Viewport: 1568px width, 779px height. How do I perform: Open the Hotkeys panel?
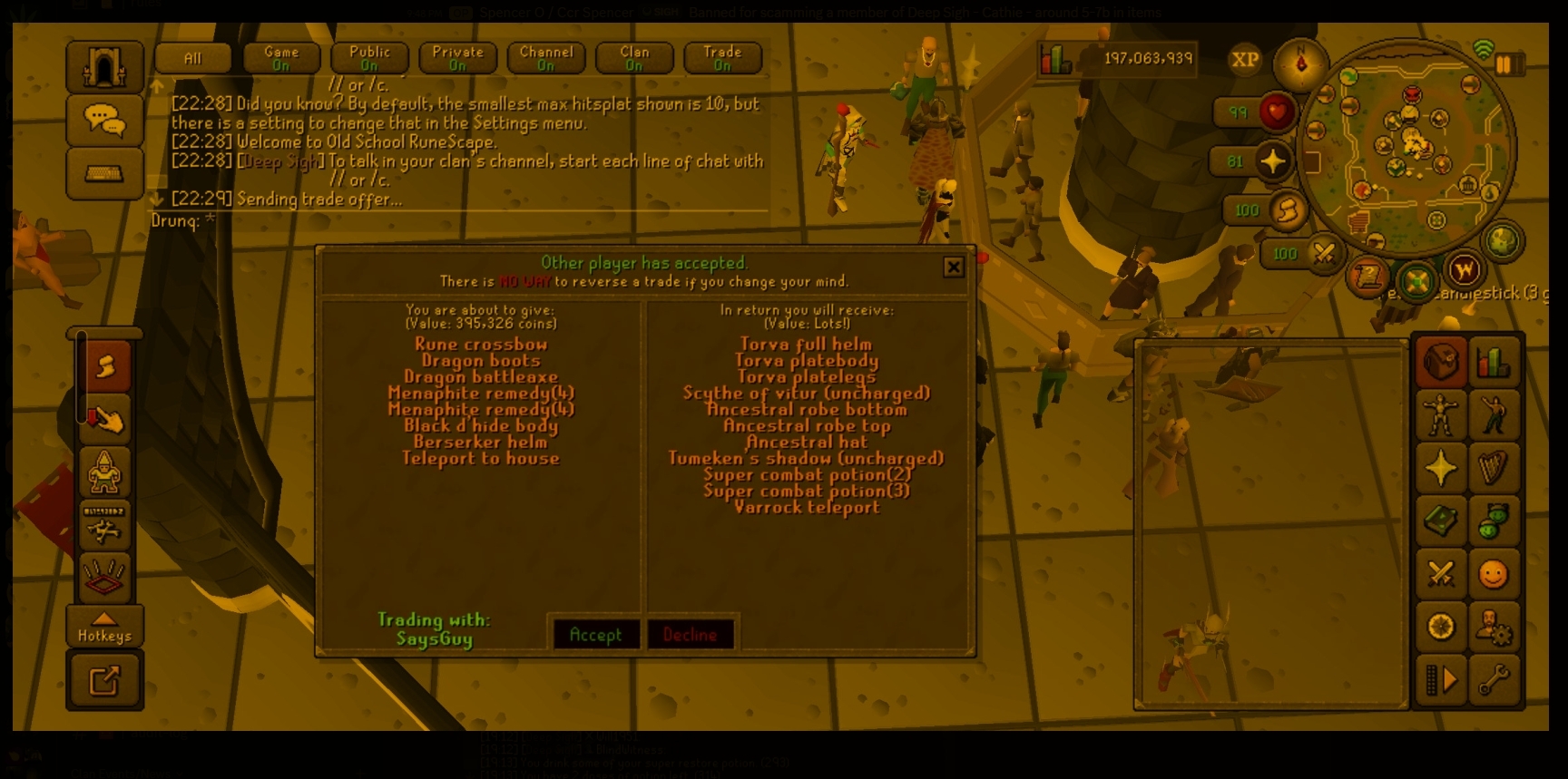pos(104,627)
